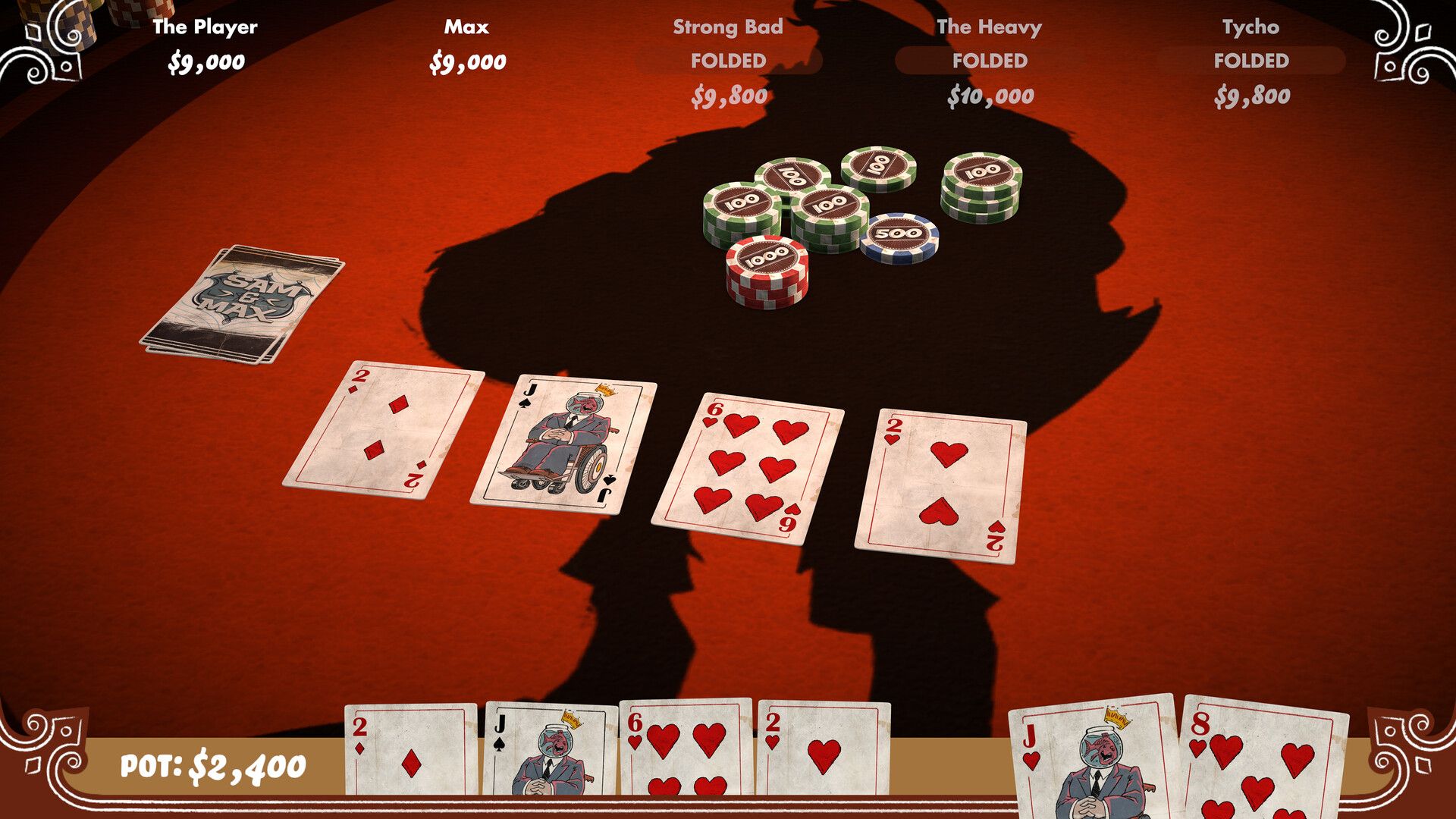Screen dimensions: 1456x819
Task: Click Tycho's $9,800 chip count
Action: pyautogui.click(x=1252, y=96)
